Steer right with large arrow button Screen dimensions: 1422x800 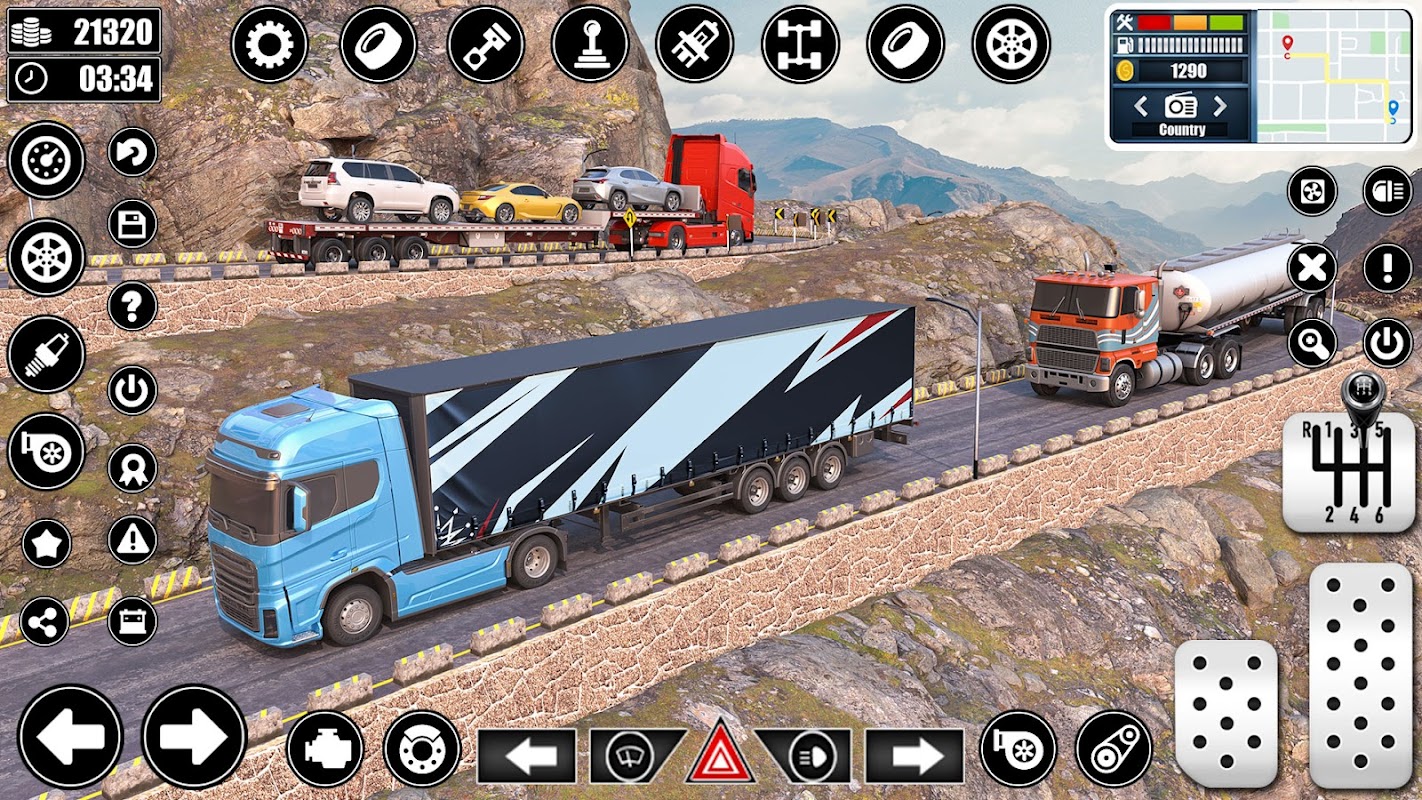pos(194,736)
